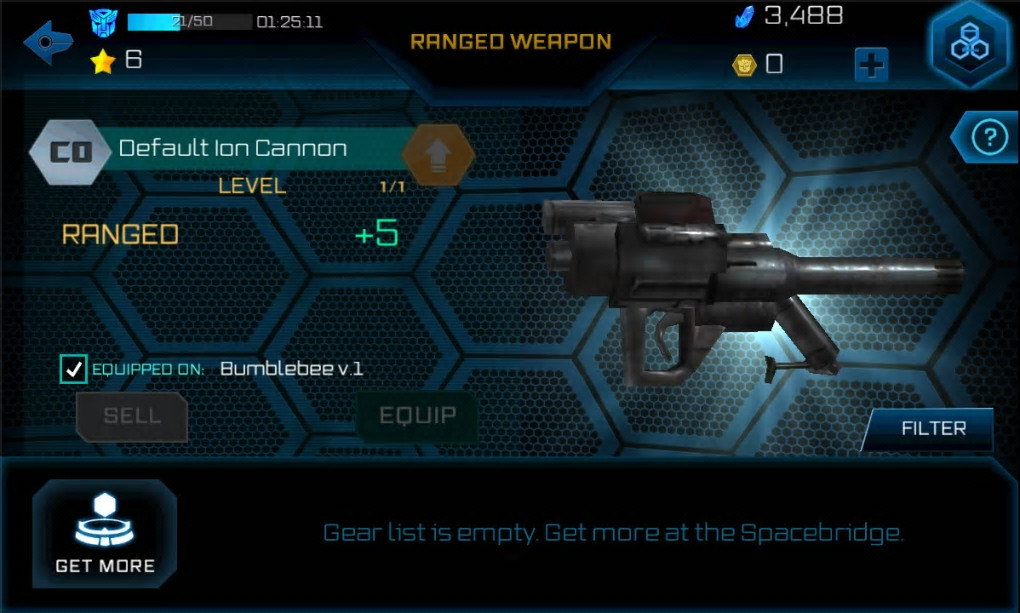Open the hexagon menu in top corner
This screenshot has width=1020, height=613.
click(968, 45)
